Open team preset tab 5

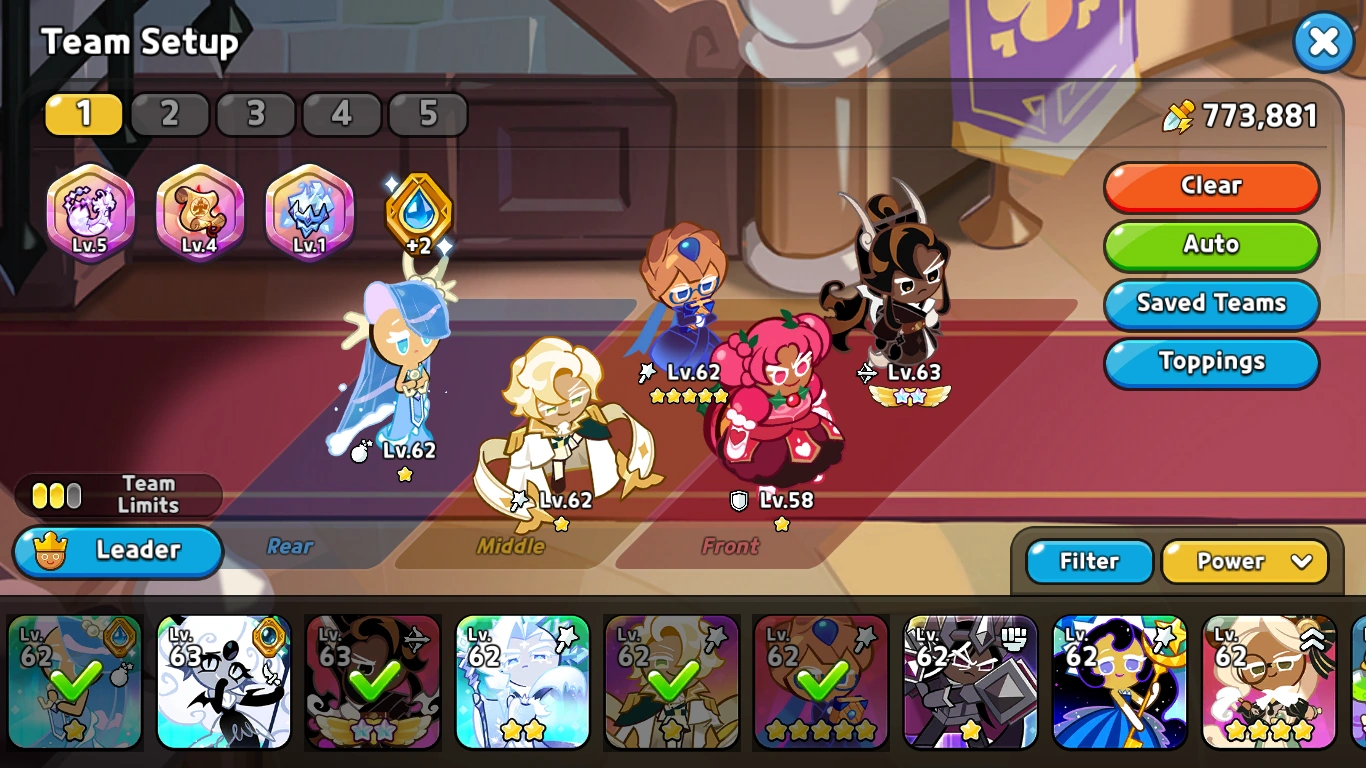(428, 113)
